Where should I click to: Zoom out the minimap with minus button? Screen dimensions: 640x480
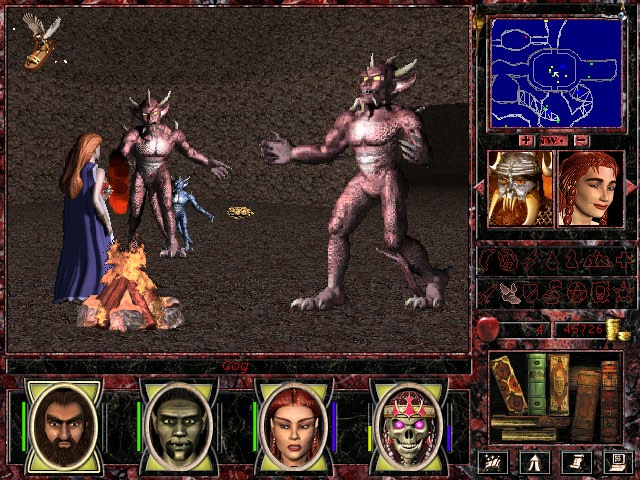(581, 141)
